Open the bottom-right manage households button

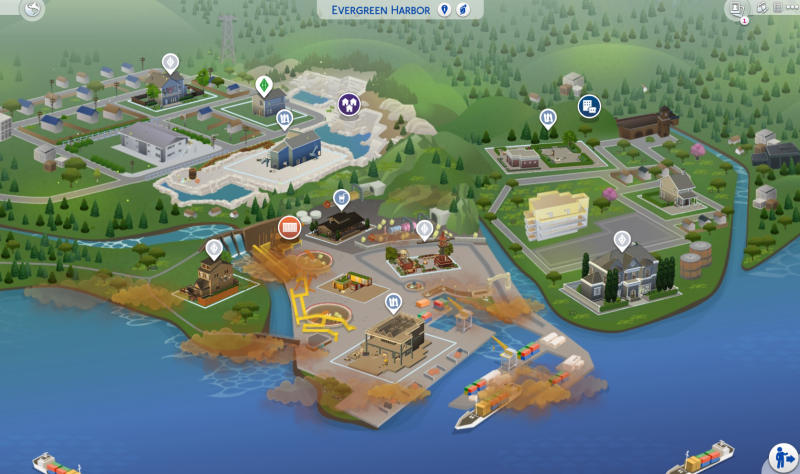tap(781, 456)
